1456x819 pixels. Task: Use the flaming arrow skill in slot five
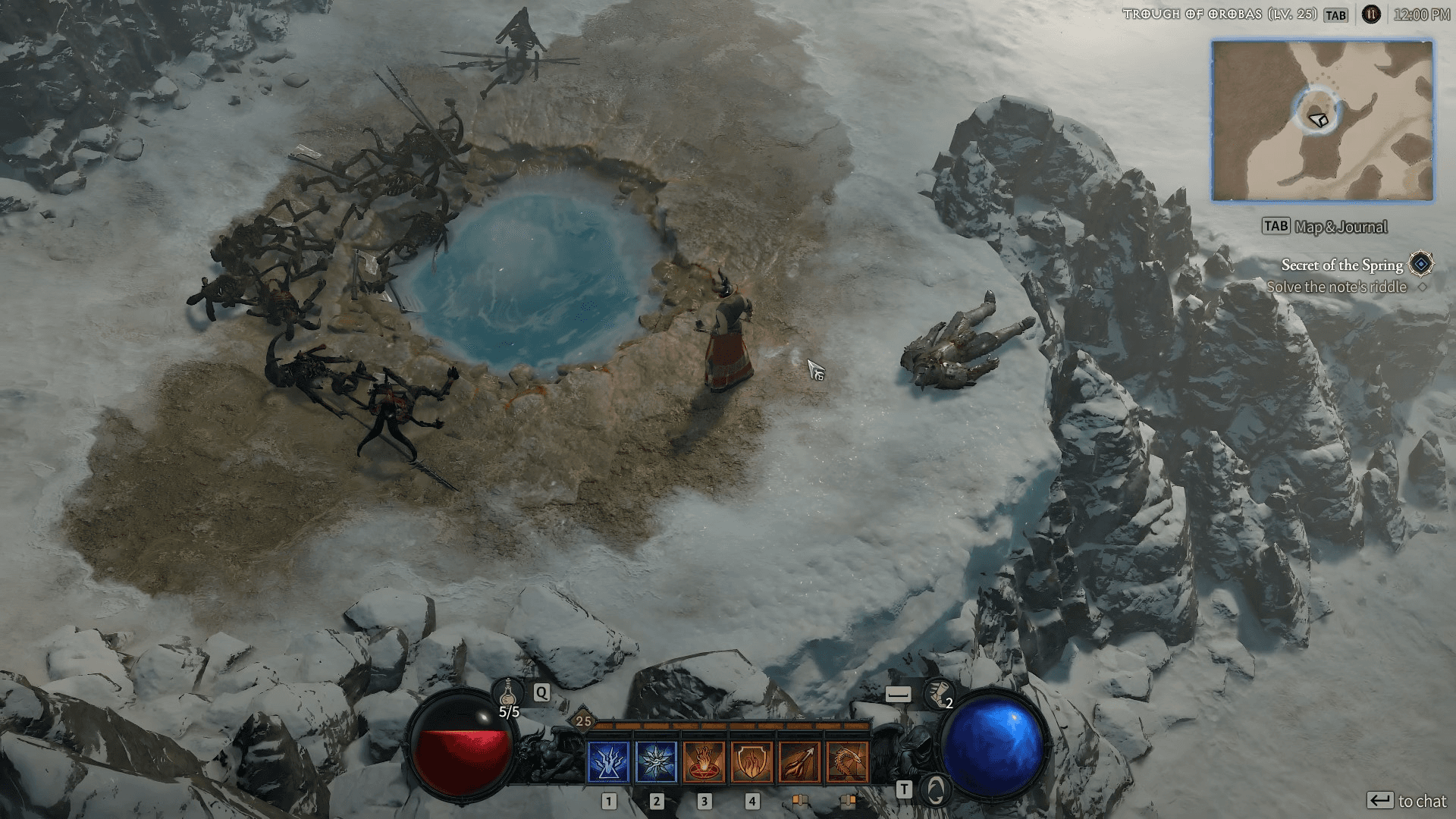coord(799,762)
